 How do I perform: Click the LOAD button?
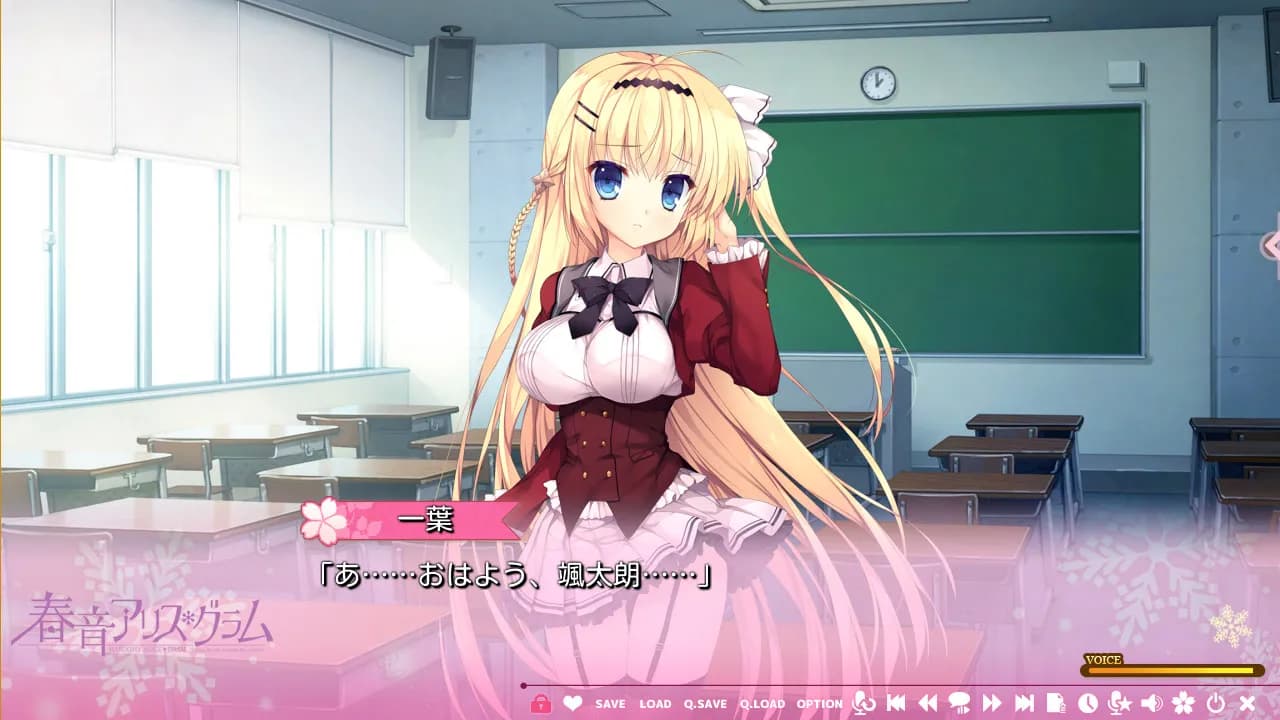[655, 704]
